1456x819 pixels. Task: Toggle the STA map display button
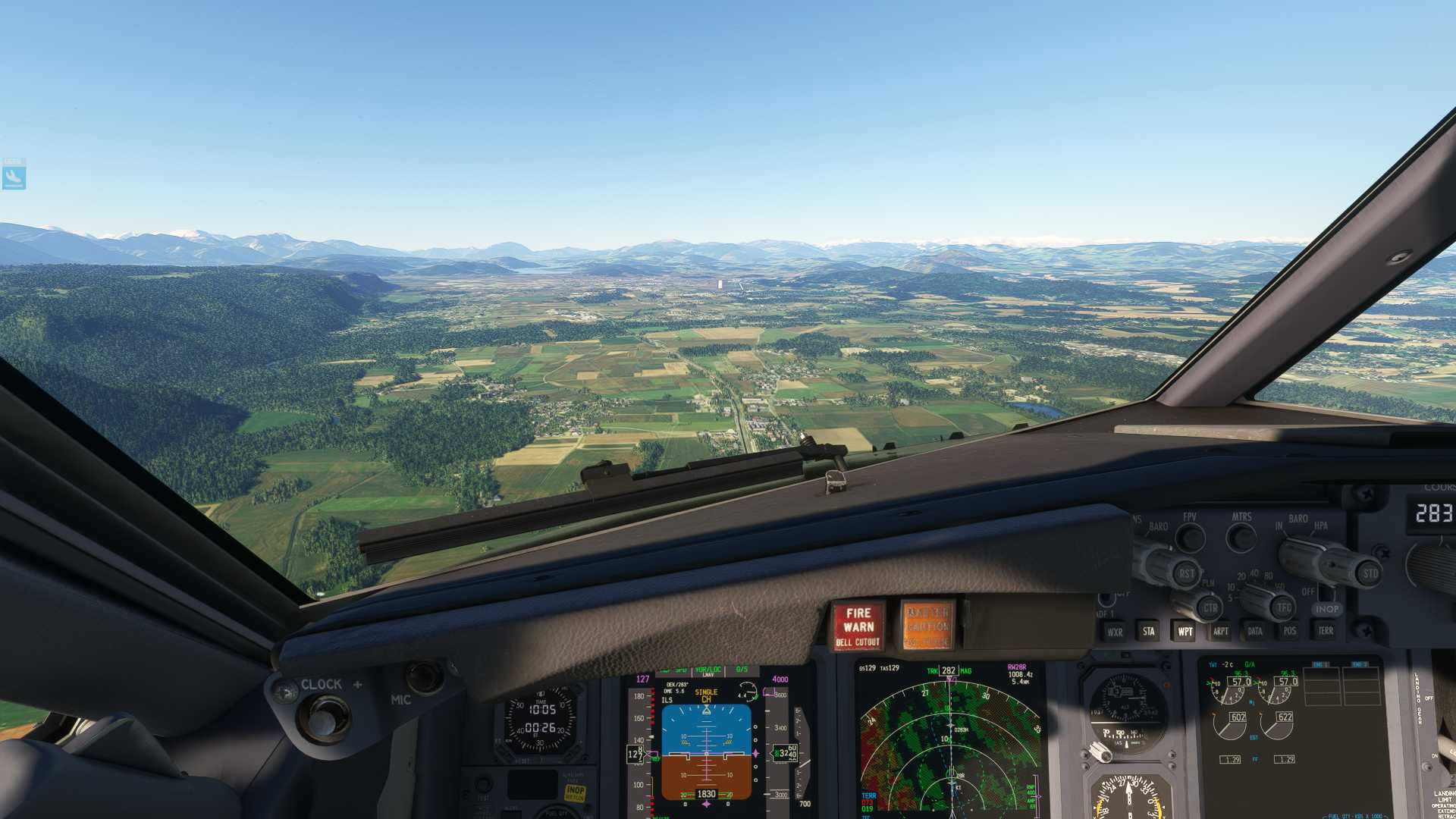(1149, 631)
